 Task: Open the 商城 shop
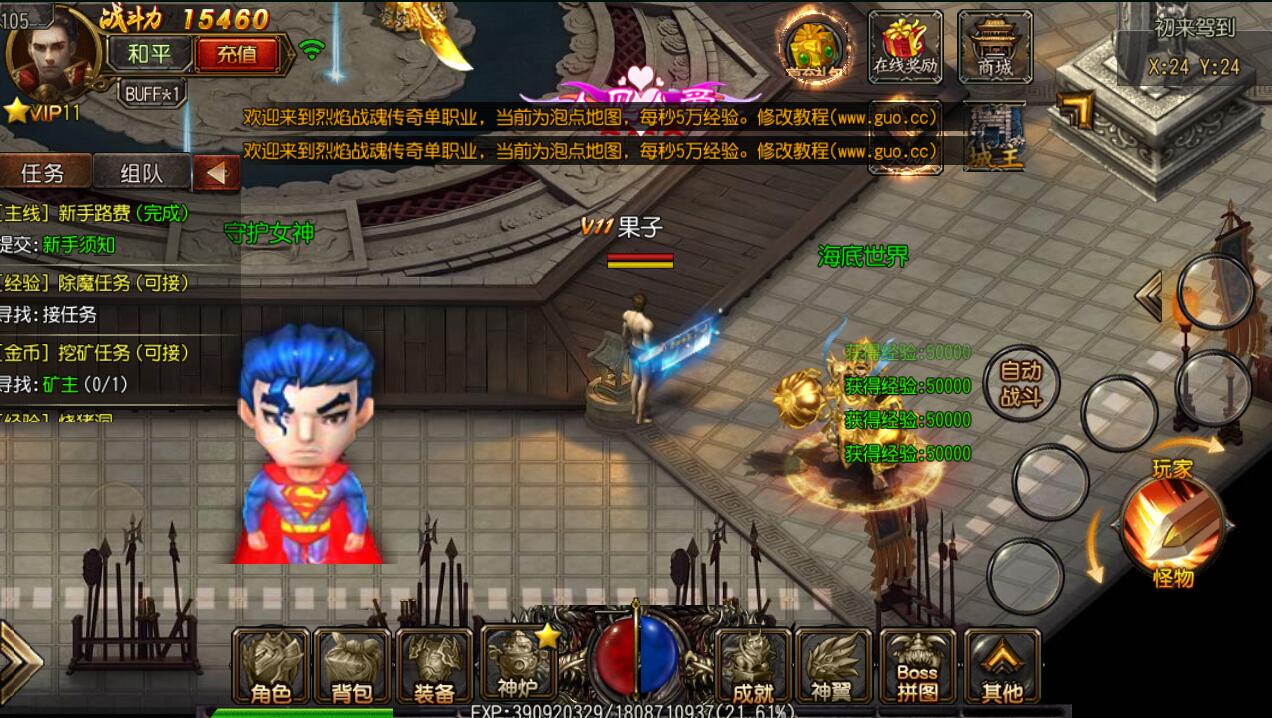point(995,46)
